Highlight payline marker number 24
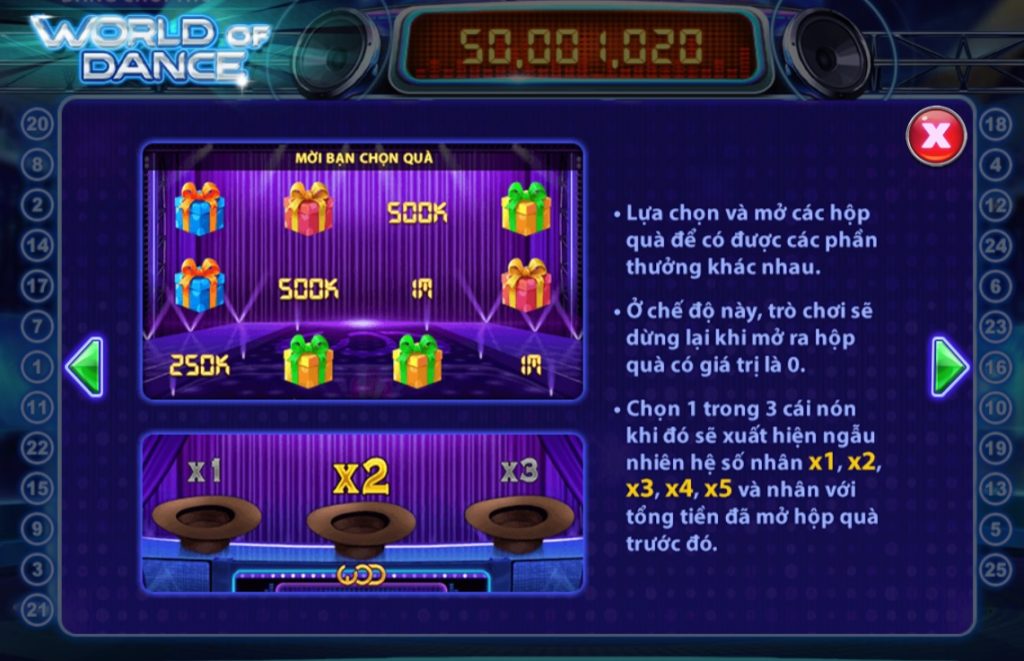 [996, 245]
